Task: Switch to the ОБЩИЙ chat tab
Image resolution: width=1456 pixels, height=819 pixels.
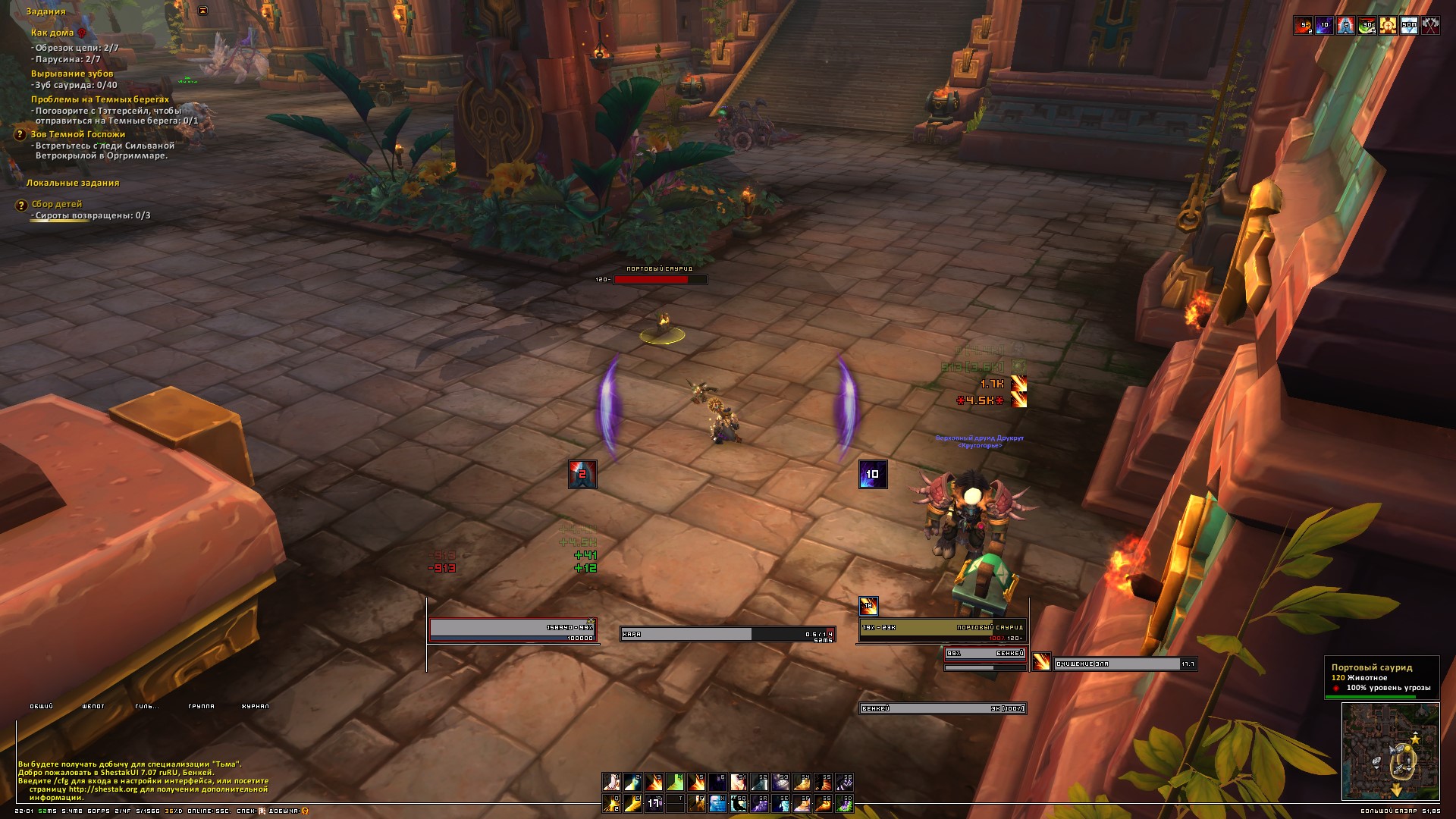Action: point(41,706)
